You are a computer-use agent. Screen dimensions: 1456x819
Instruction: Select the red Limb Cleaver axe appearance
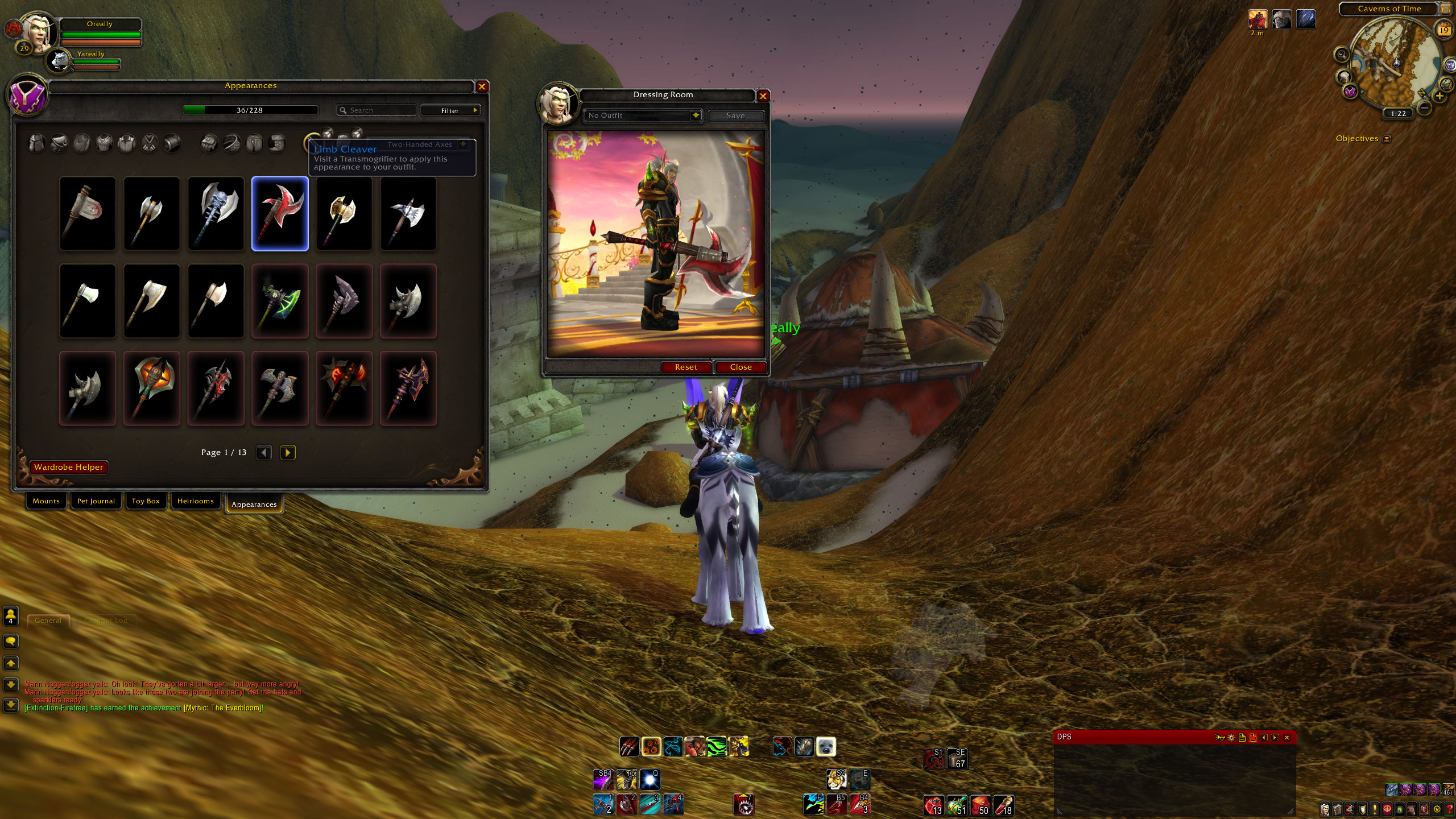pos(280,214)
